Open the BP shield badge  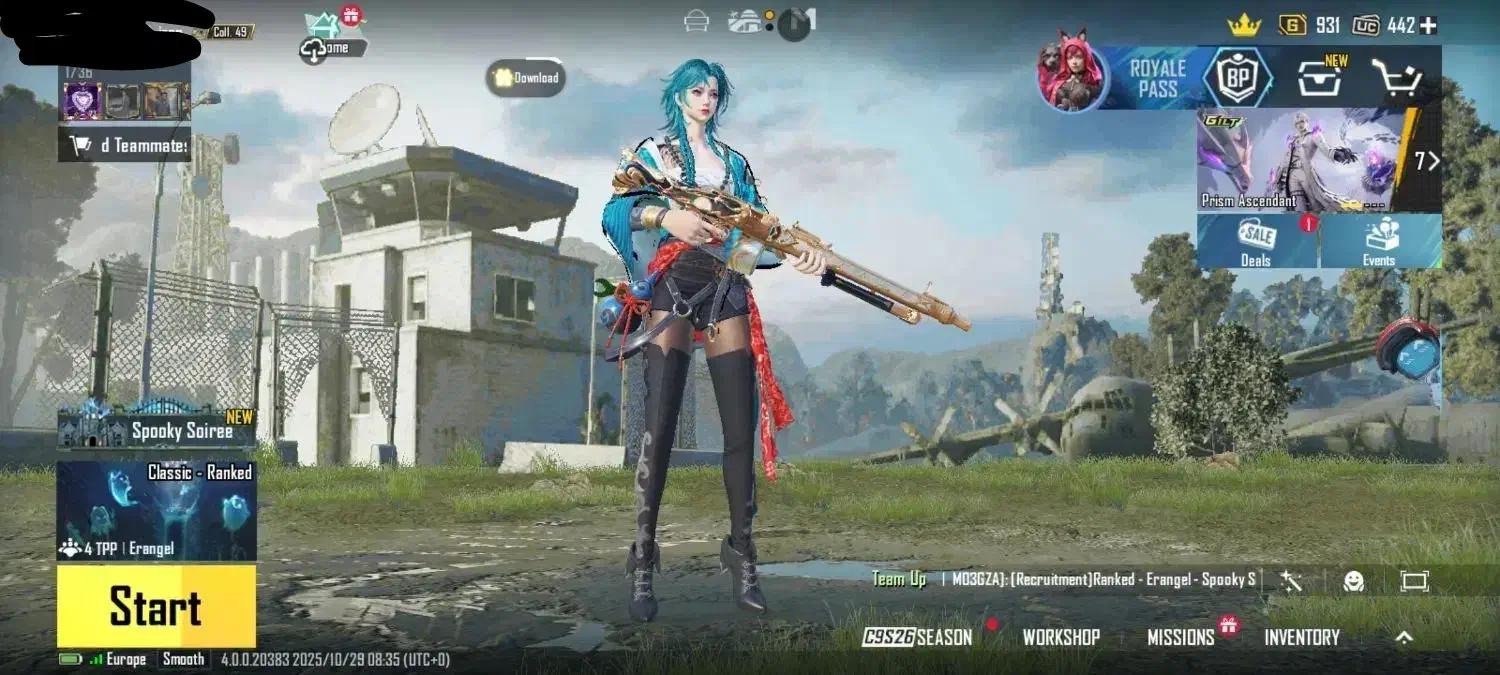click(1237, 78)
